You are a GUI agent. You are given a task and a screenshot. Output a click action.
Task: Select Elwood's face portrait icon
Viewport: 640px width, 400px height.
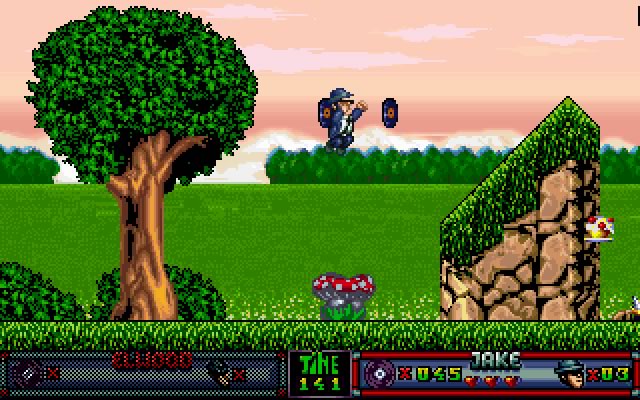coord(219,373)
